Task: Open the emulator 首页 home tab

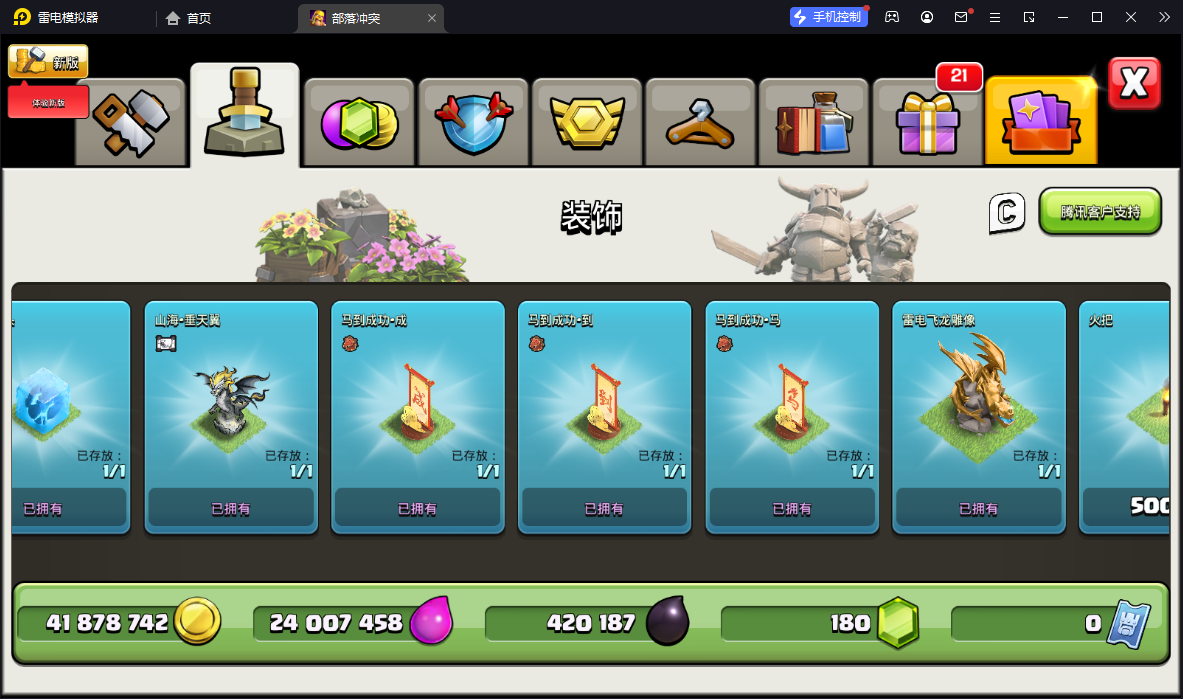Action: tap(188, 18)
